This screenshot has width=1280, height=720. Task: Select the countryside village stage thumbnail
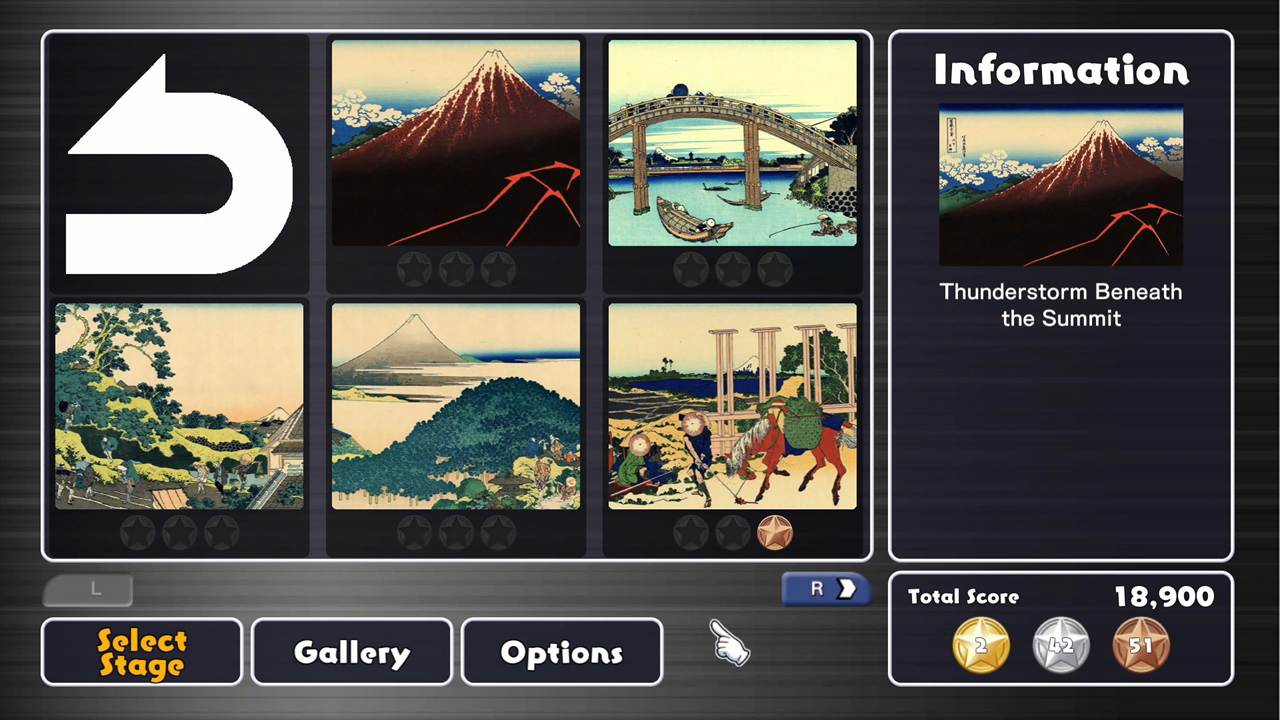tap(179, 405)
